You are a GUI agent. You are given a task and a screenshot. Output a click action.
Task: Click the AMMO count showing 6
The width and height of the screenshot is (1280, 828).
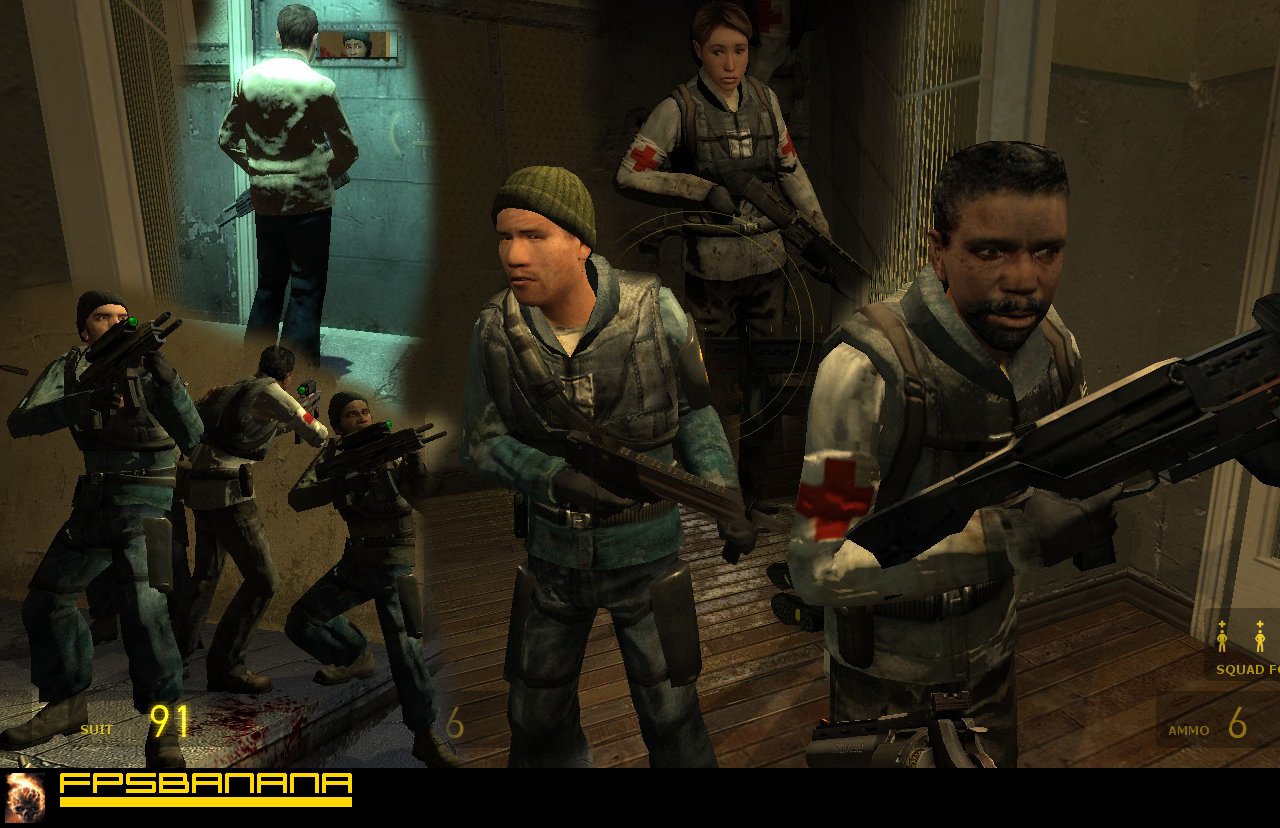pyautogui.click(x=1237, y=721)
